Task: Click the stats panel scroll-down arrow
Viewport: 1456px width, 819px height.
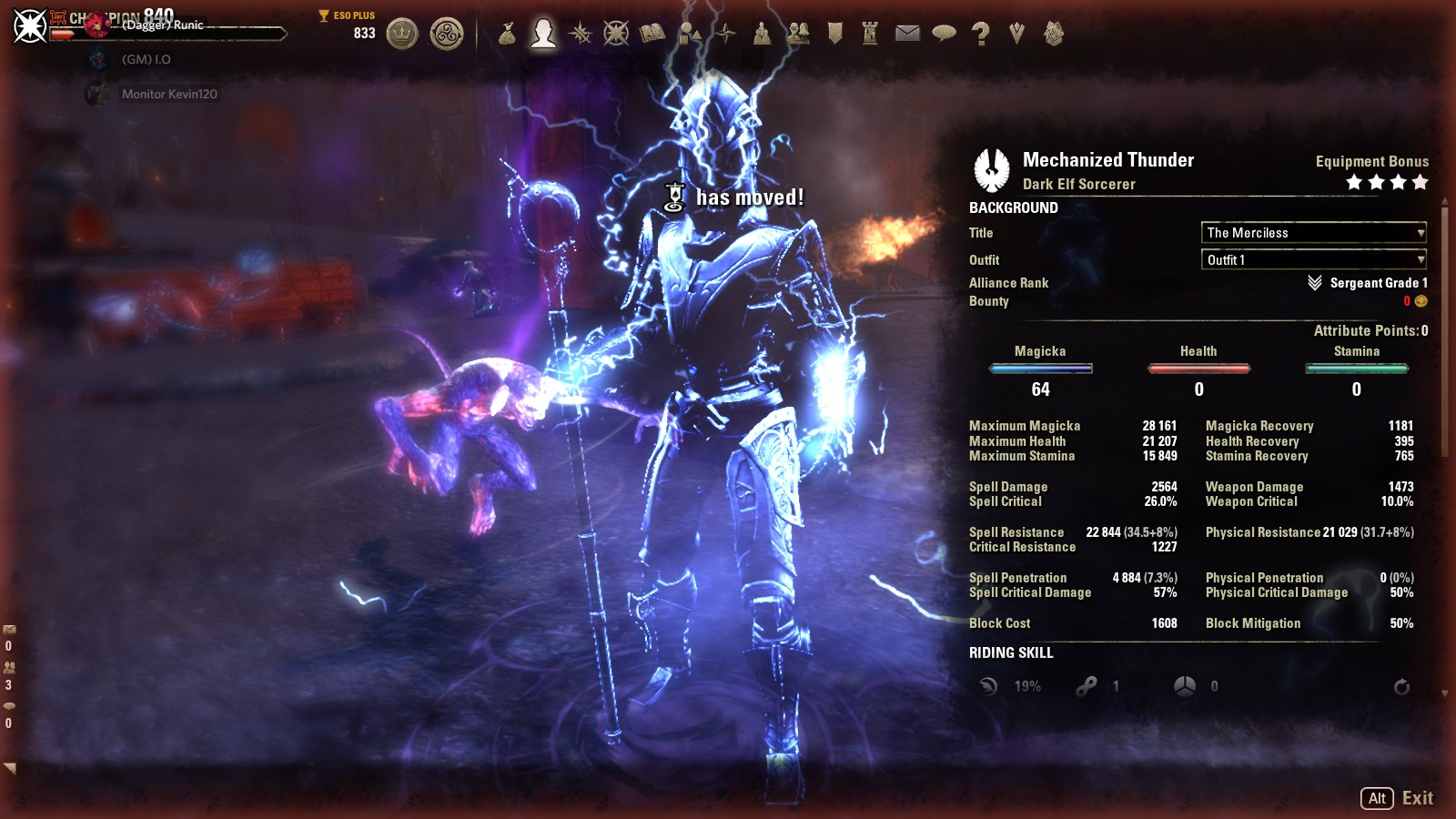Action: [1444, 693]
